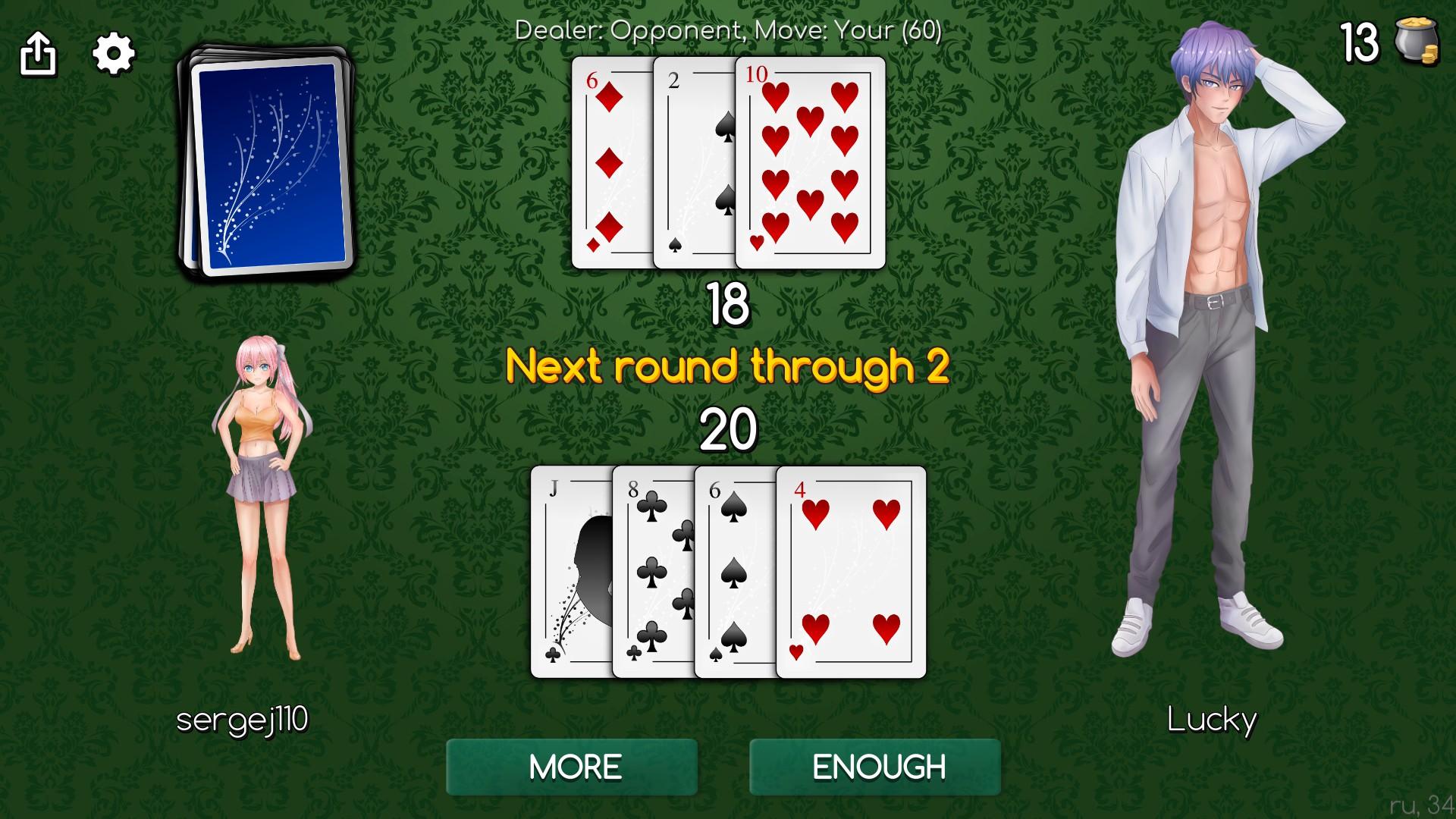1456x819 pixels.
Task: Open the settings gear icon
Action: tap(113, 53)
